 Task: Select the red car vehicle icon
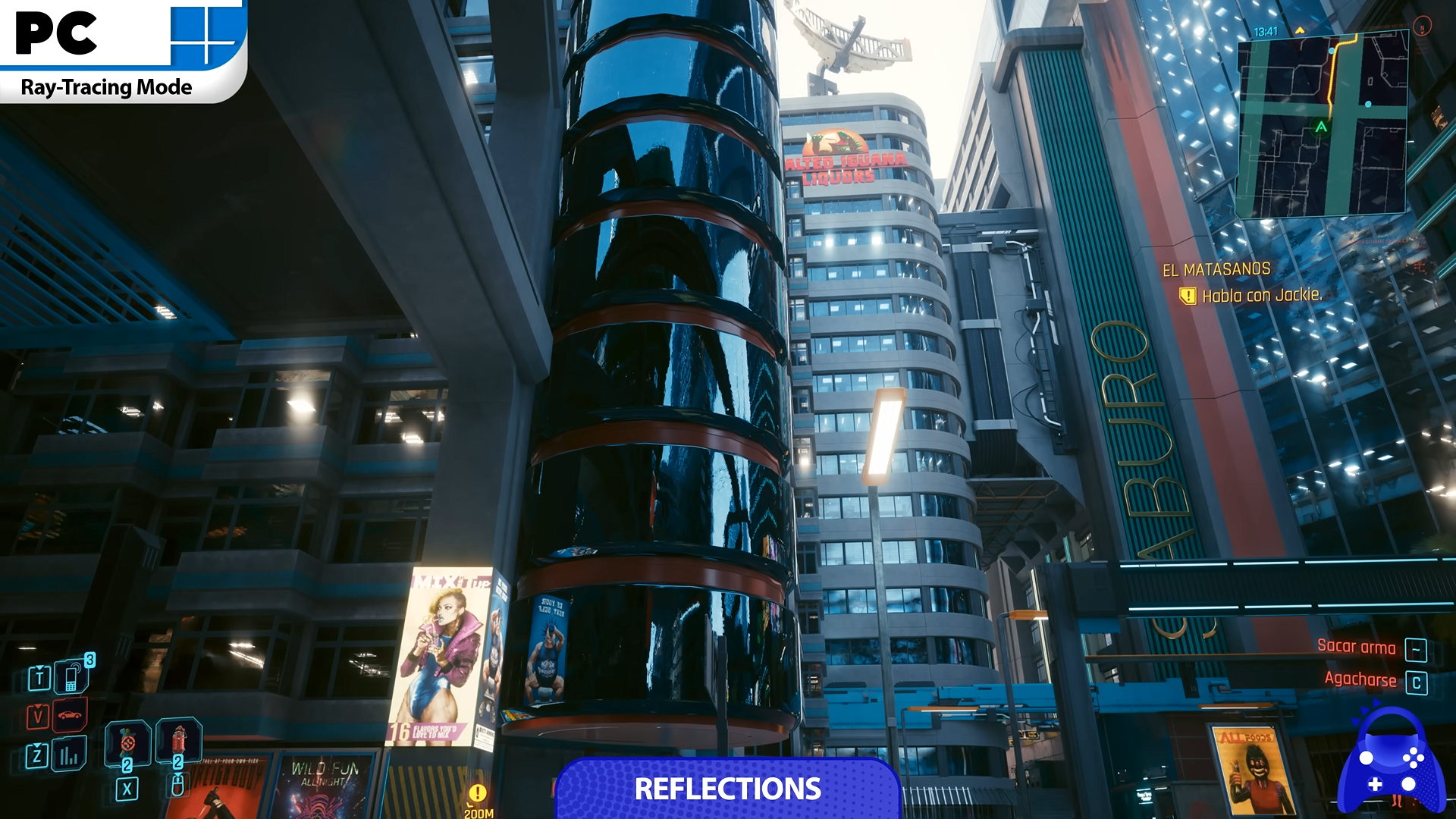point(70,716)
